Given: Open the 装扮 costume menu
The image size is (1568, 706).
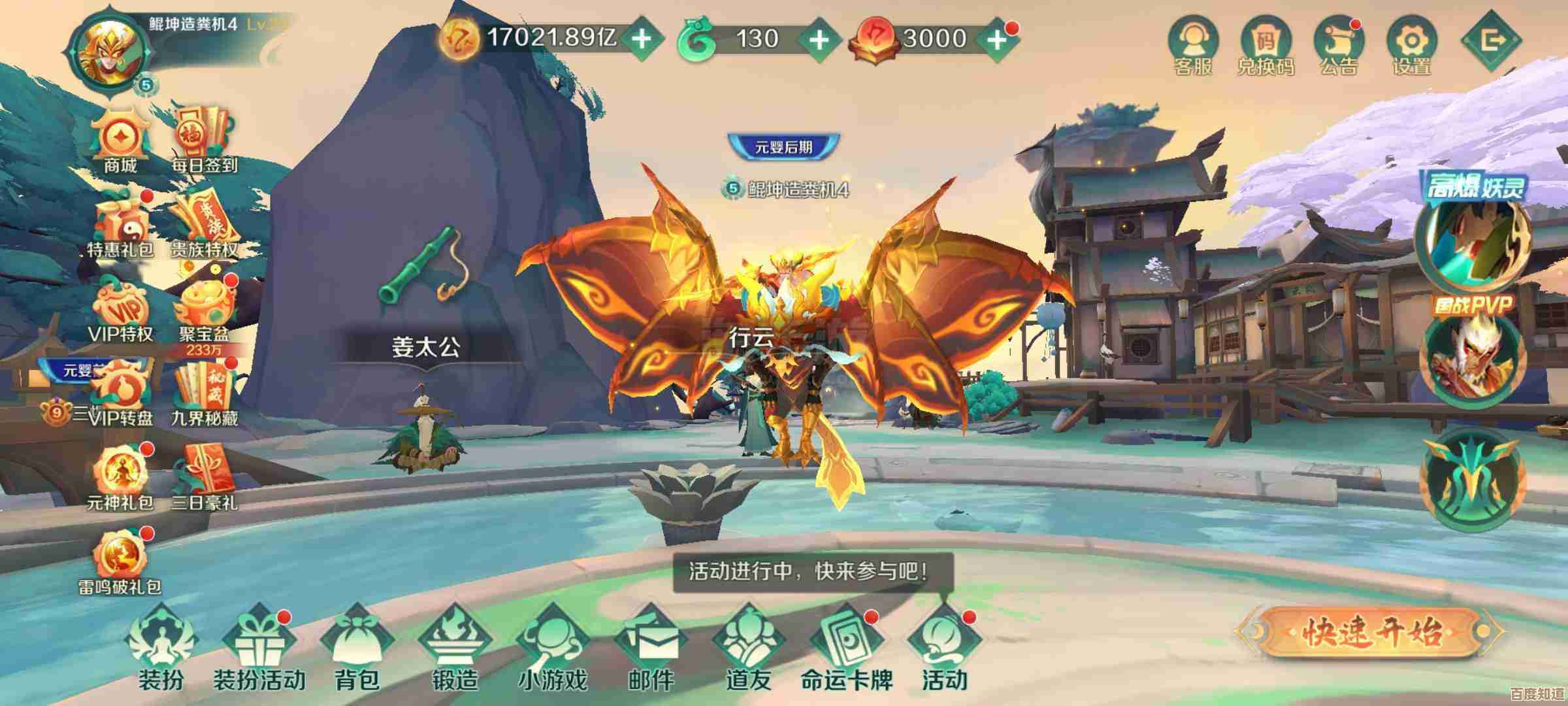Looking at the screenshot, I should [x=161, y=647].
